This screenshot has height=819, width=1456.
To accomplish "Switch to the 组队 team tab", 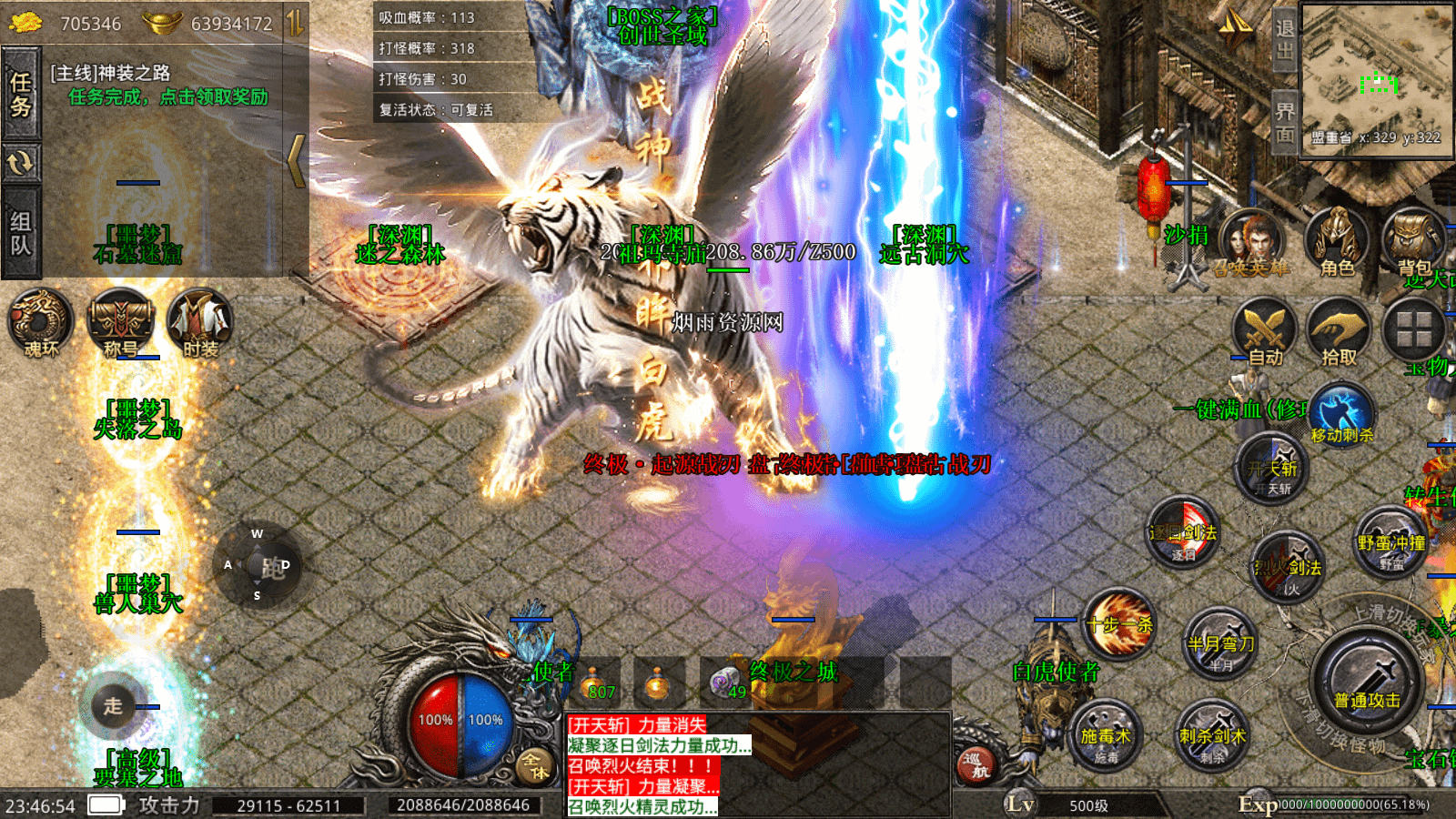I will coord(20,233).
